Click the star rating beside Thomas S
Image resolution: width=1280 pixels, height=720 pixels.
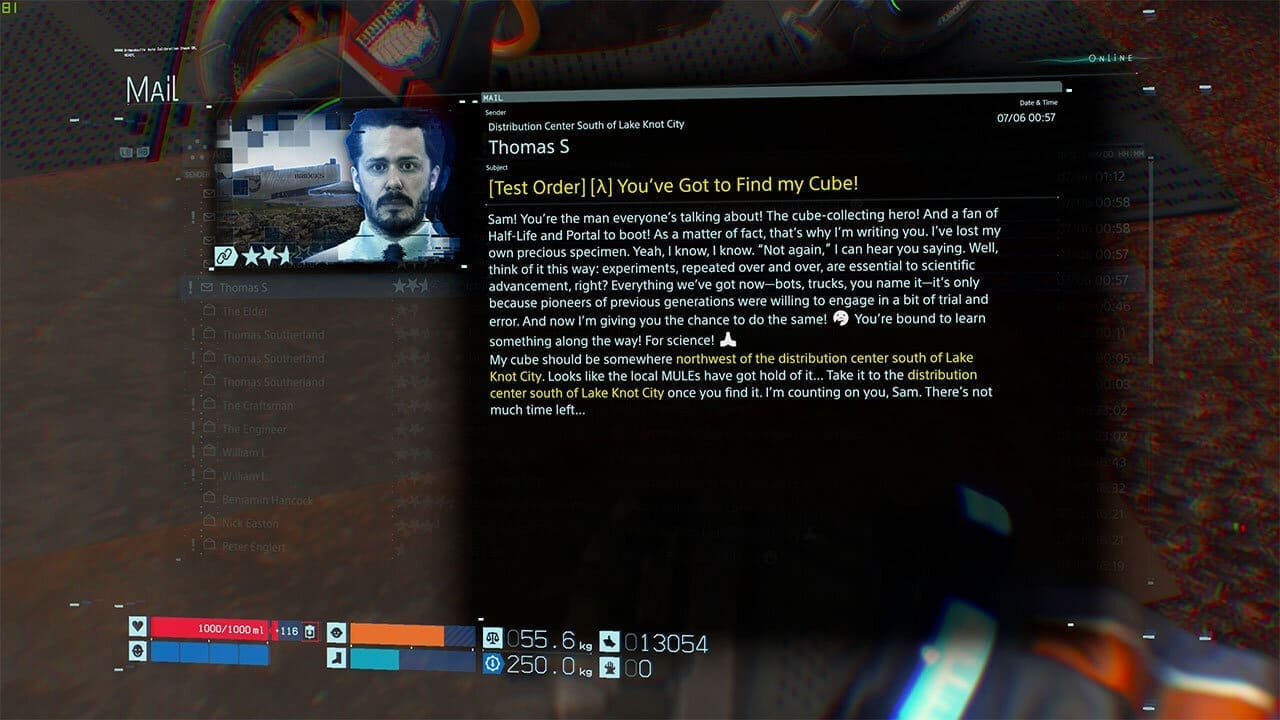point(410,286)
